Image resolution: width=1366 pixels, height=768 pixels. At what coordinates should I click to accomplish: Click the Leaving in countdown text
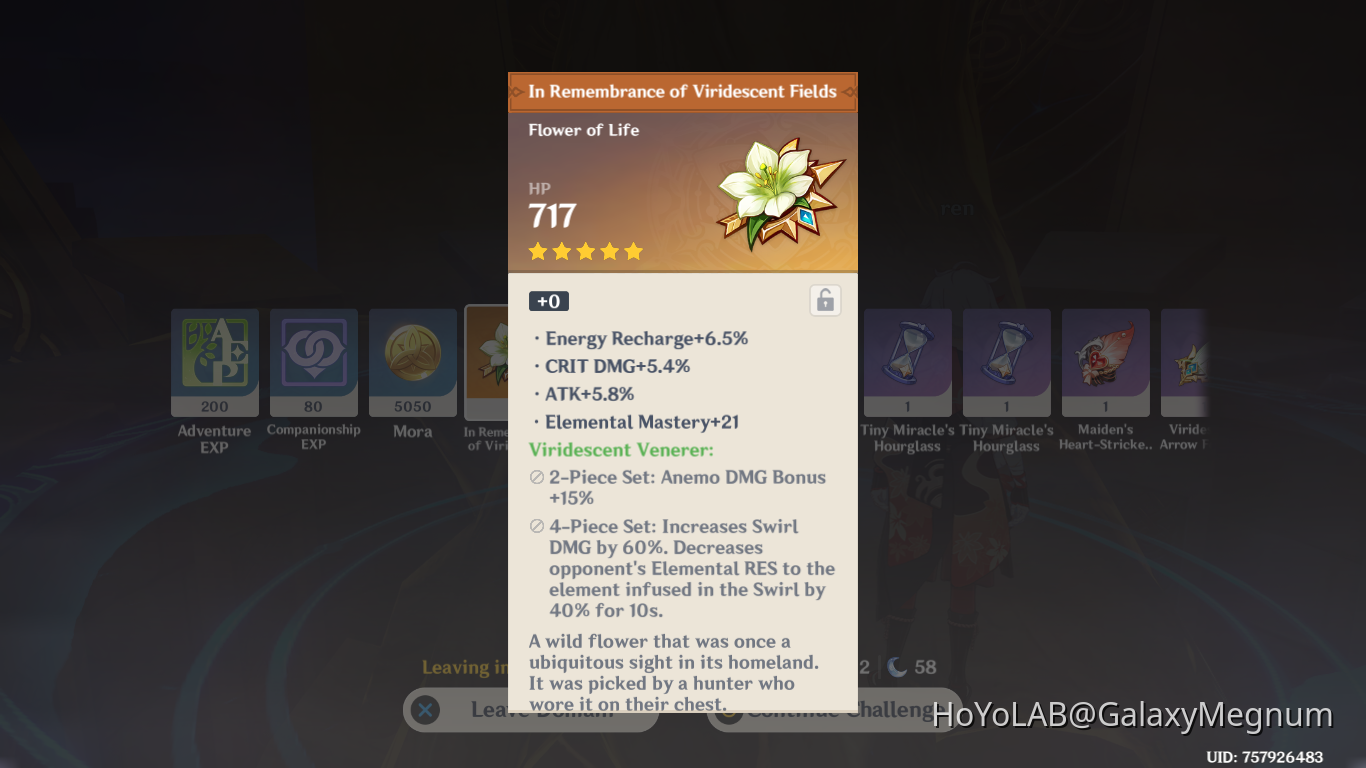tap(470, 667)
